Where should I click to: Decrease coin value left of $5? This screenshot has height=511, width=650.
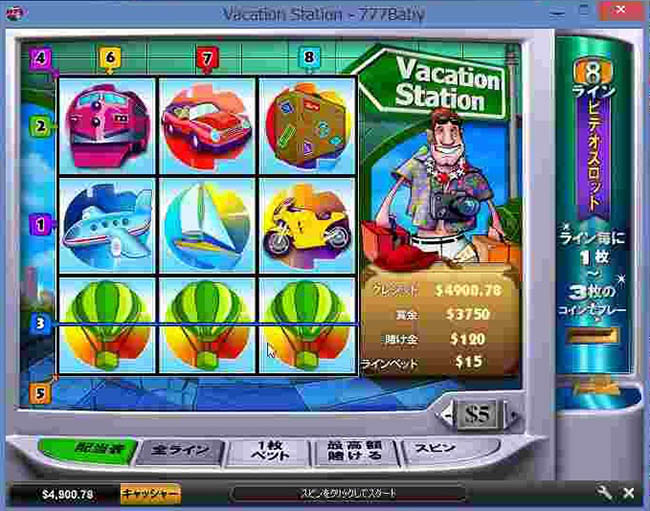coord(447,413)
